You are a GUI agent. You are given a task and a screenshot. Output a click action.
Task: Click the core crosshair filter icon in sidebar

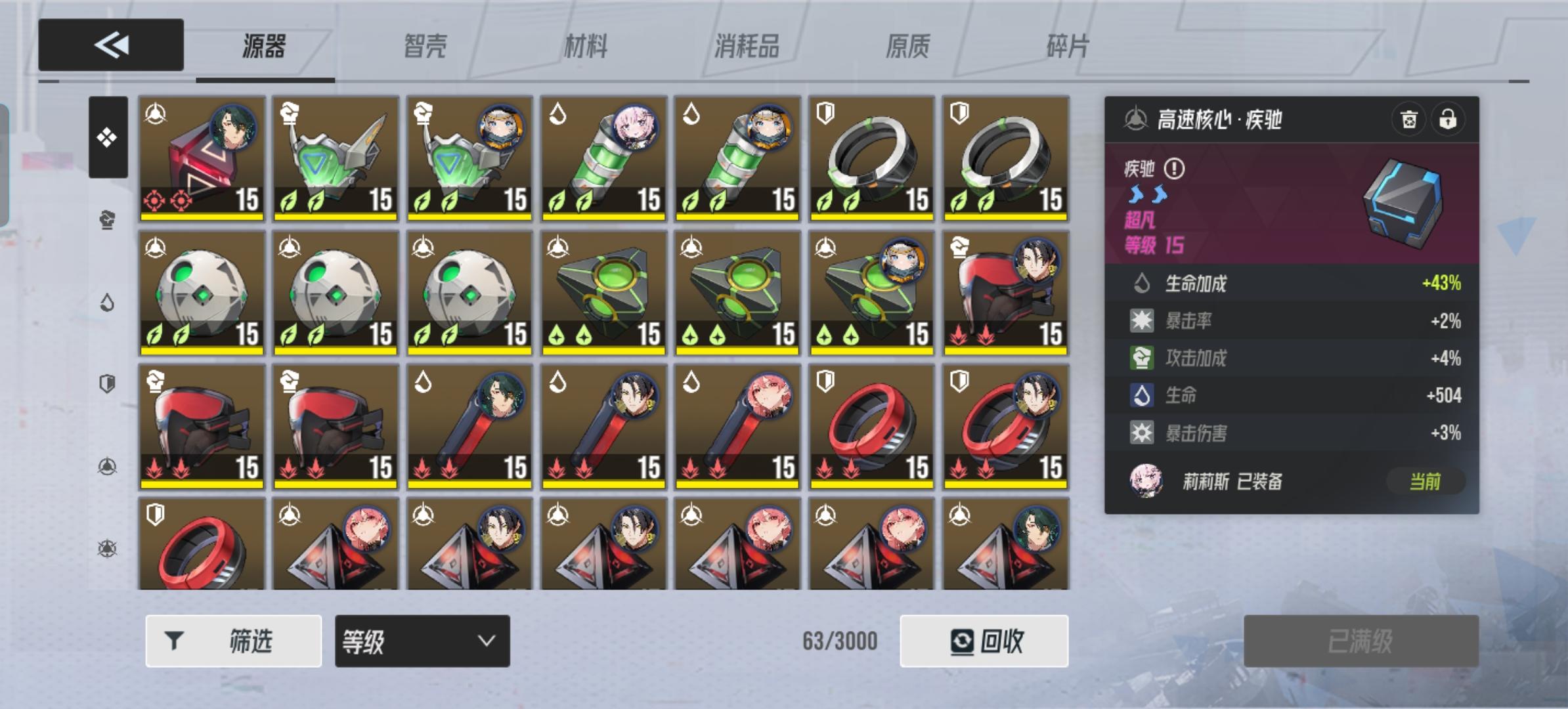[108, 464]
